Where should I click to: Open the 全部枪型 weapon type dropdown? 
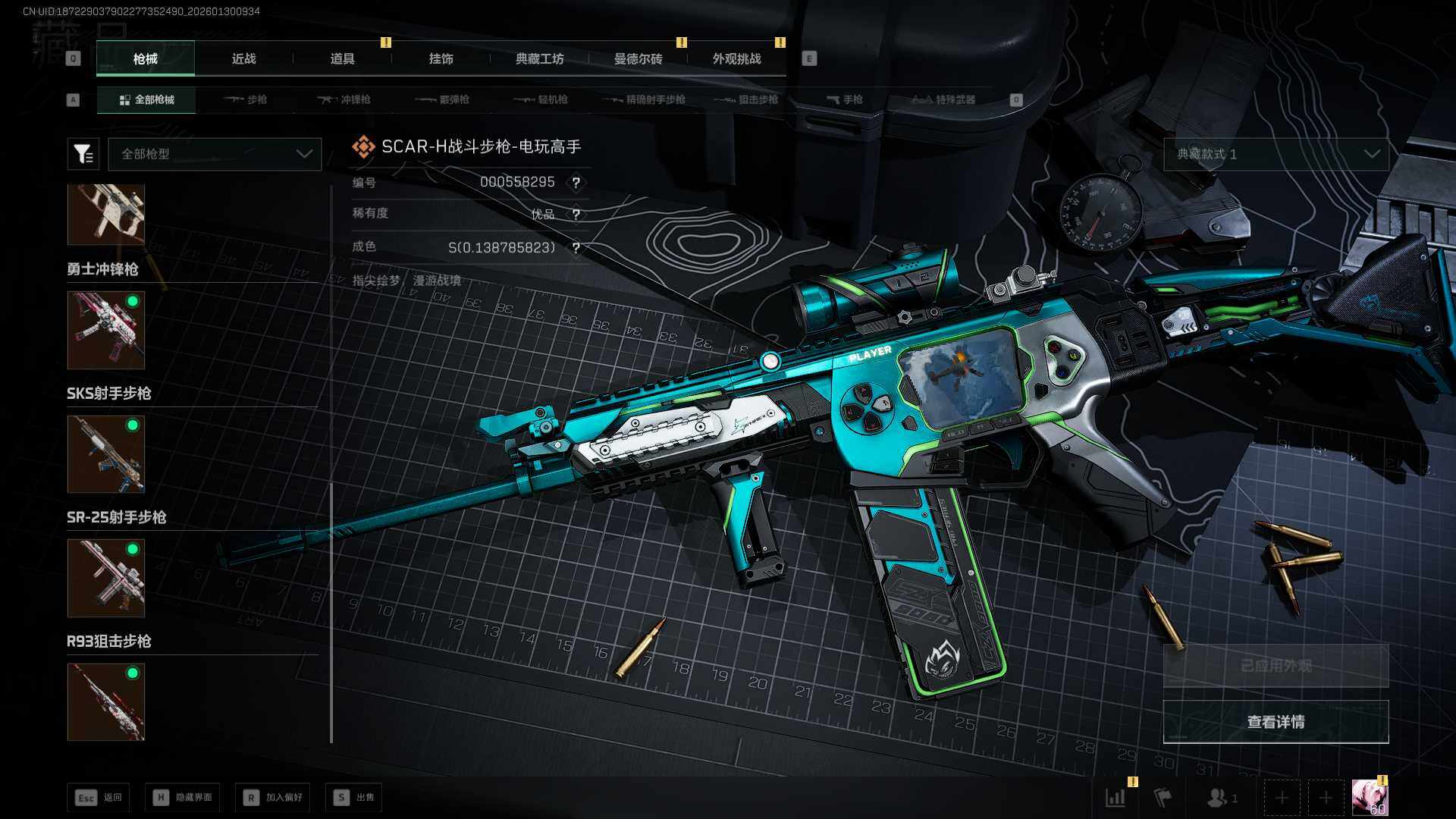click(x=215, y=154)
